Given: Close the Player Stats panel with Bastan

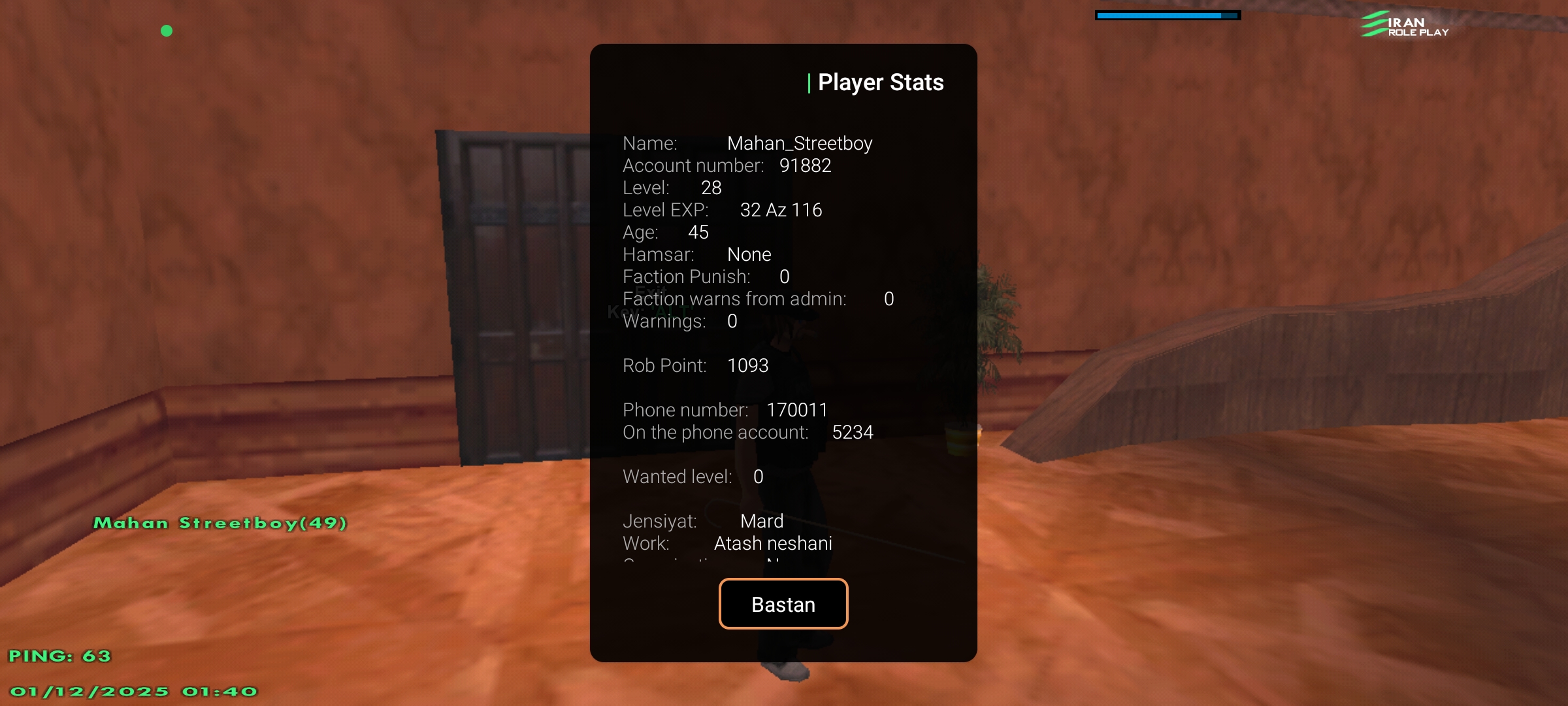Looking at the screenshot, I should (x=783, y=604).
